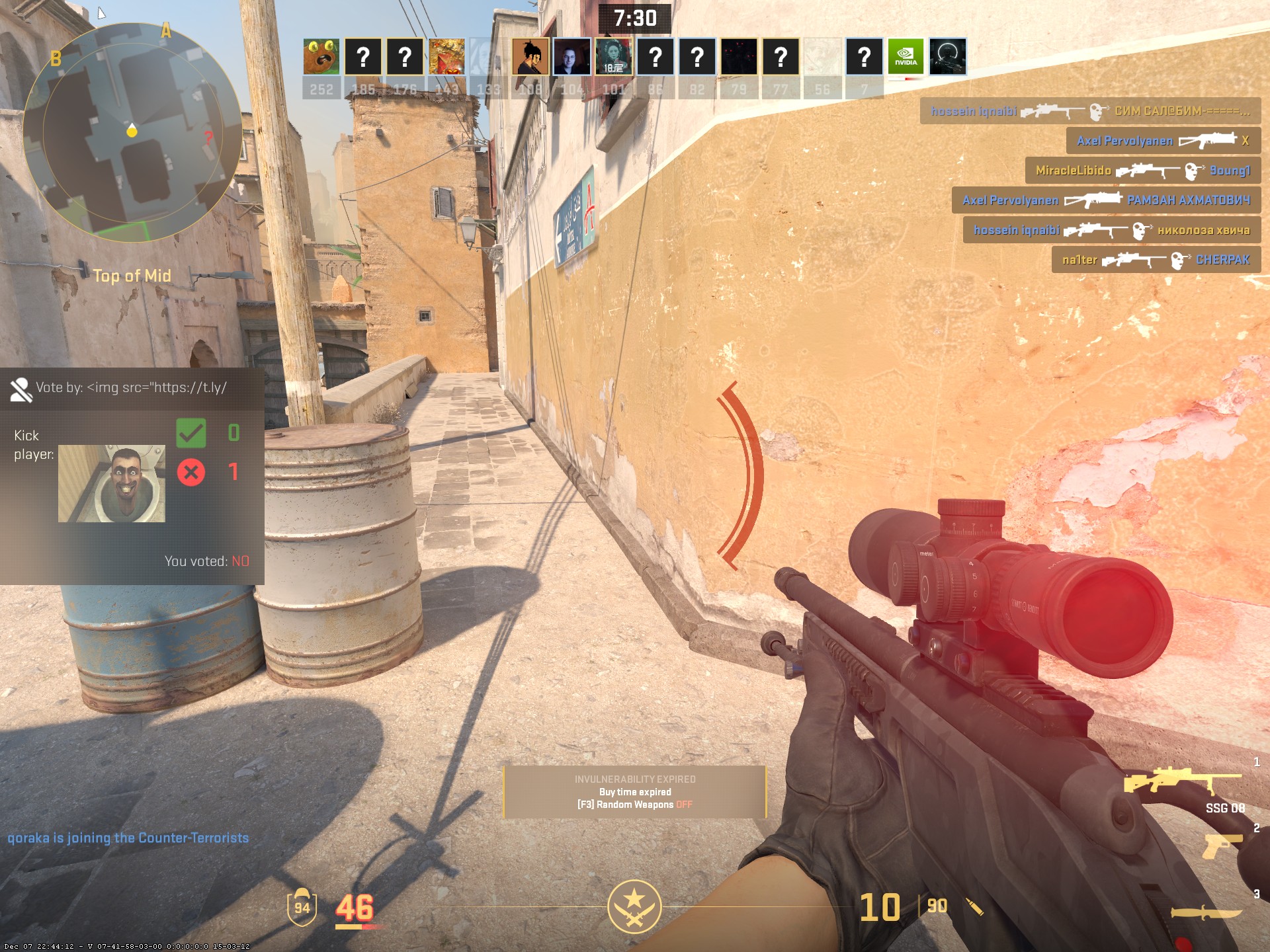This screenshot has height=952, width=1270.
Task: Click the player avatar scoring 108
Action: click(530, 56)
